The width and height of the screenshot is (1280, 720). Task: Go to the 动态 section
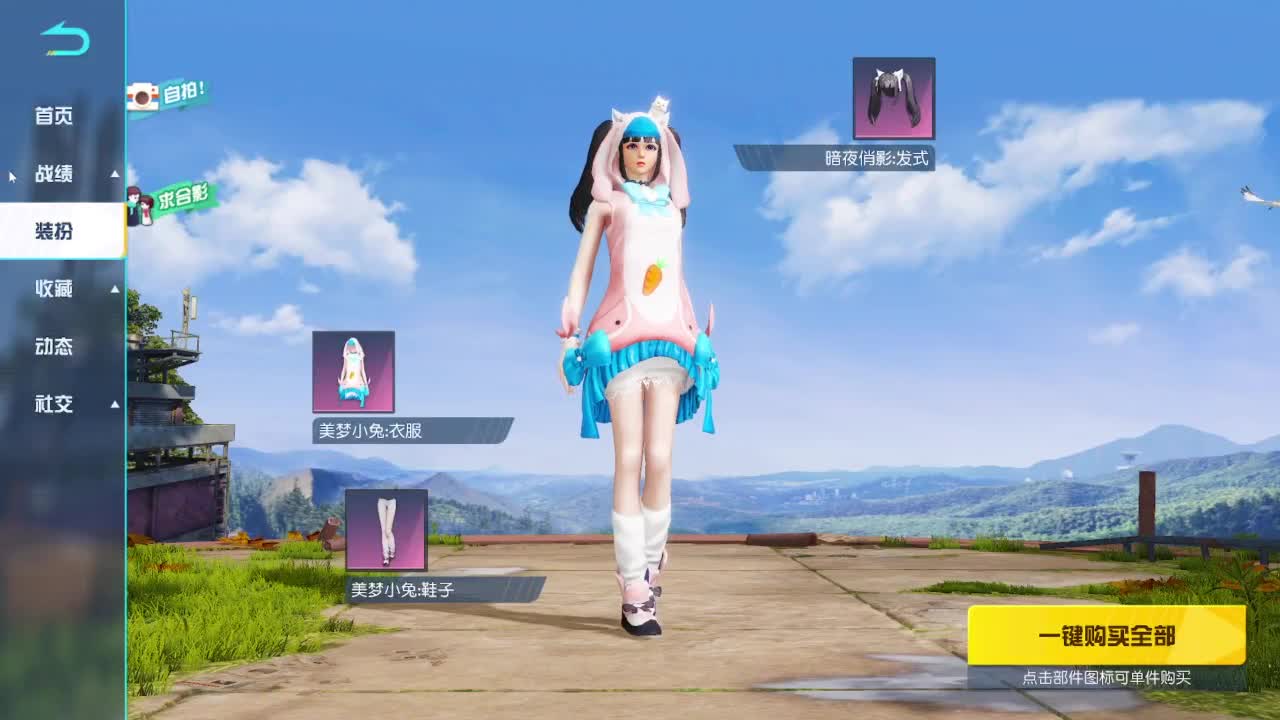coord(53,346)
